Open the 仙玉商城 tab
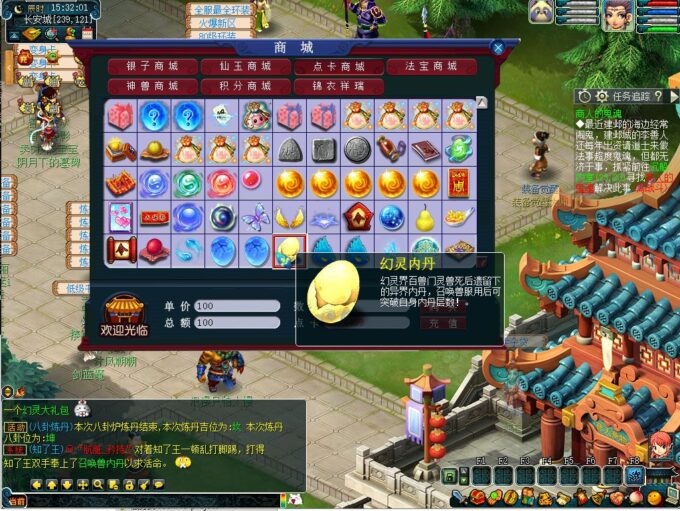The height and width of the screenshot is (511, 680). coord(245,67)
